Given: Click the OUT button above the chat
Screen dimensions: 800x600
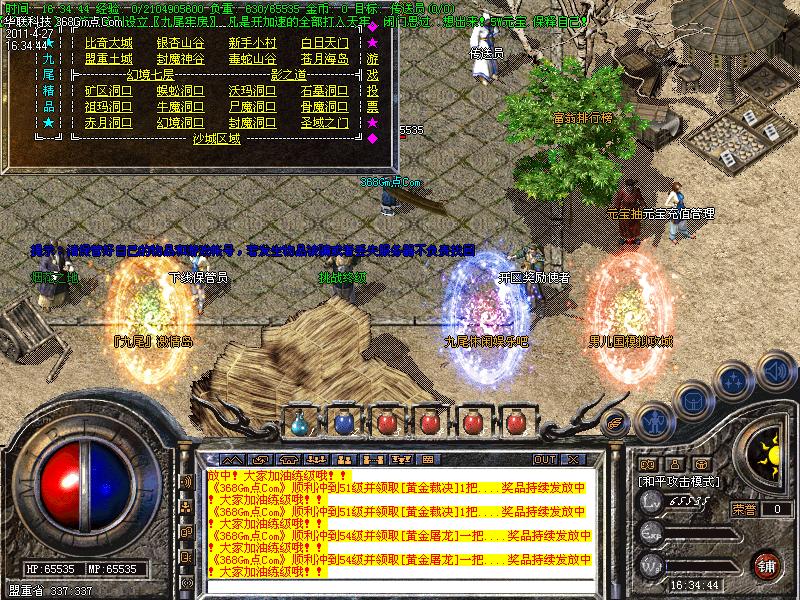Looking at the screenshot, I should click(x=545, y=459).
